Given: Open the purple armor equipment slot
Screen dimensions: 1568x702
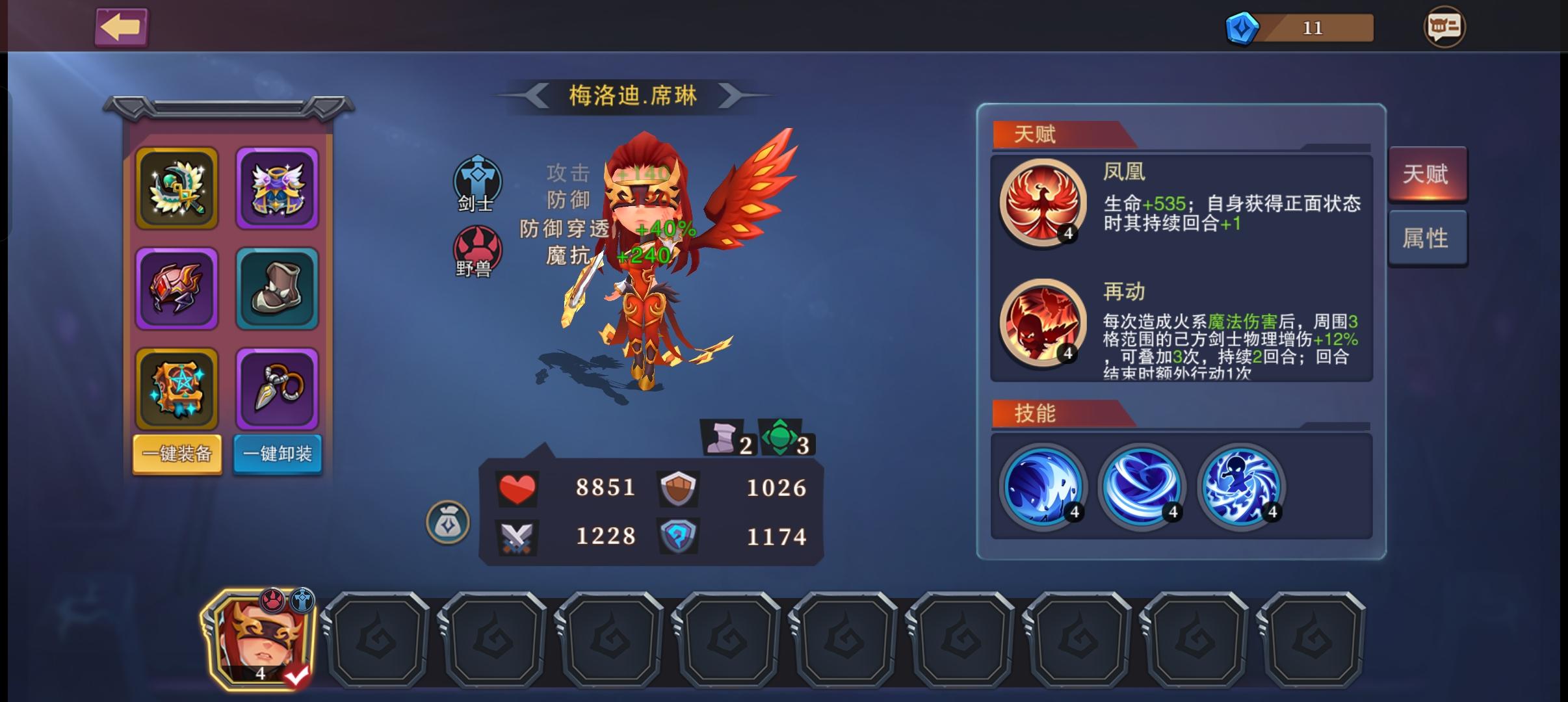Looking at the screenshot, I should pyautogui.click(x=277, y=188).
